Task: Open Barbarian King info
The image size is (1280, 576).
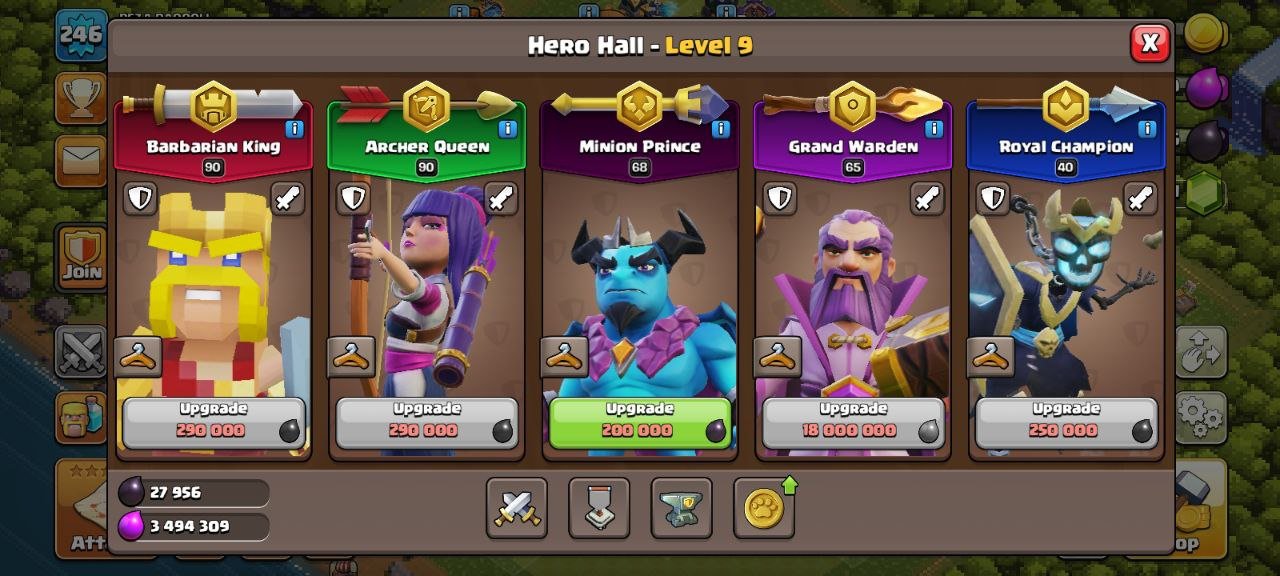Action: 294,129
